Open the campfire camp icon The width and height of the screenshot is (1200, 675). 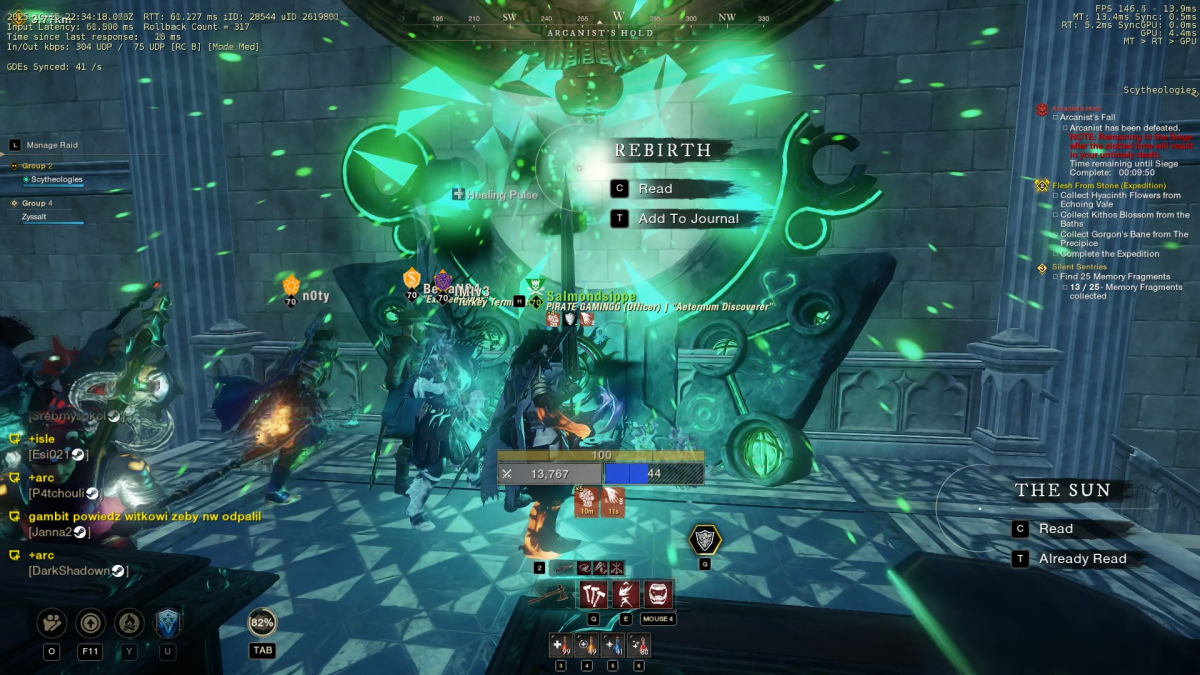click(129, 623)
